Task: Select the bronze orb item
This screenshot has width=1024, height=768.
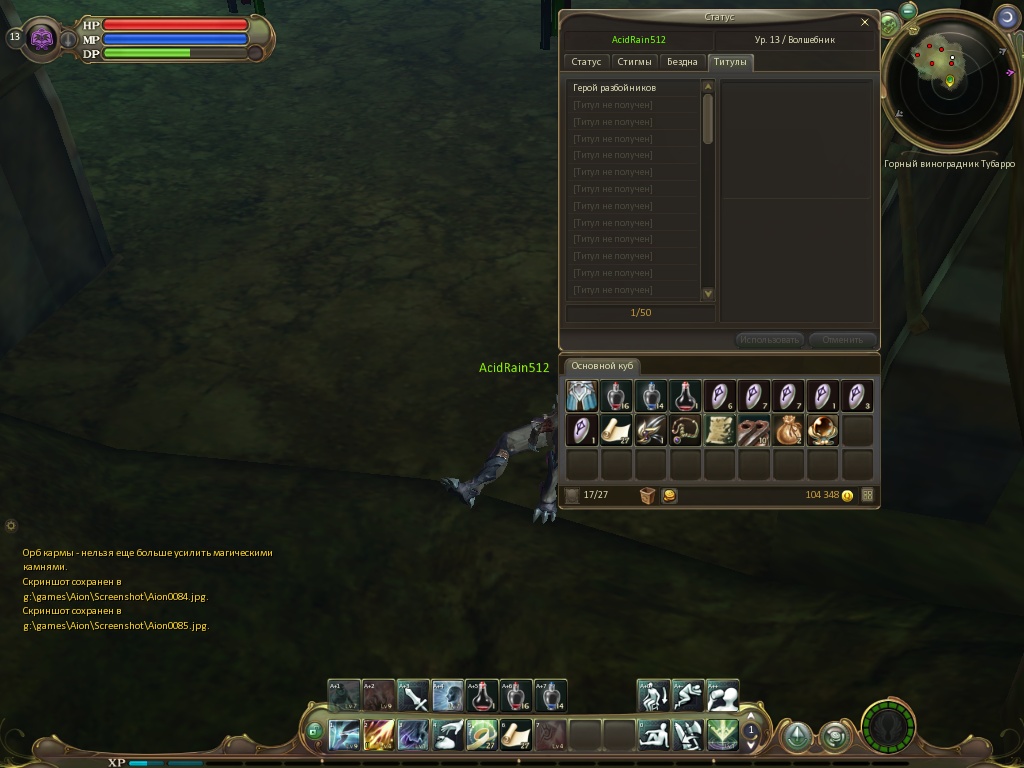Action: [822, 431]
